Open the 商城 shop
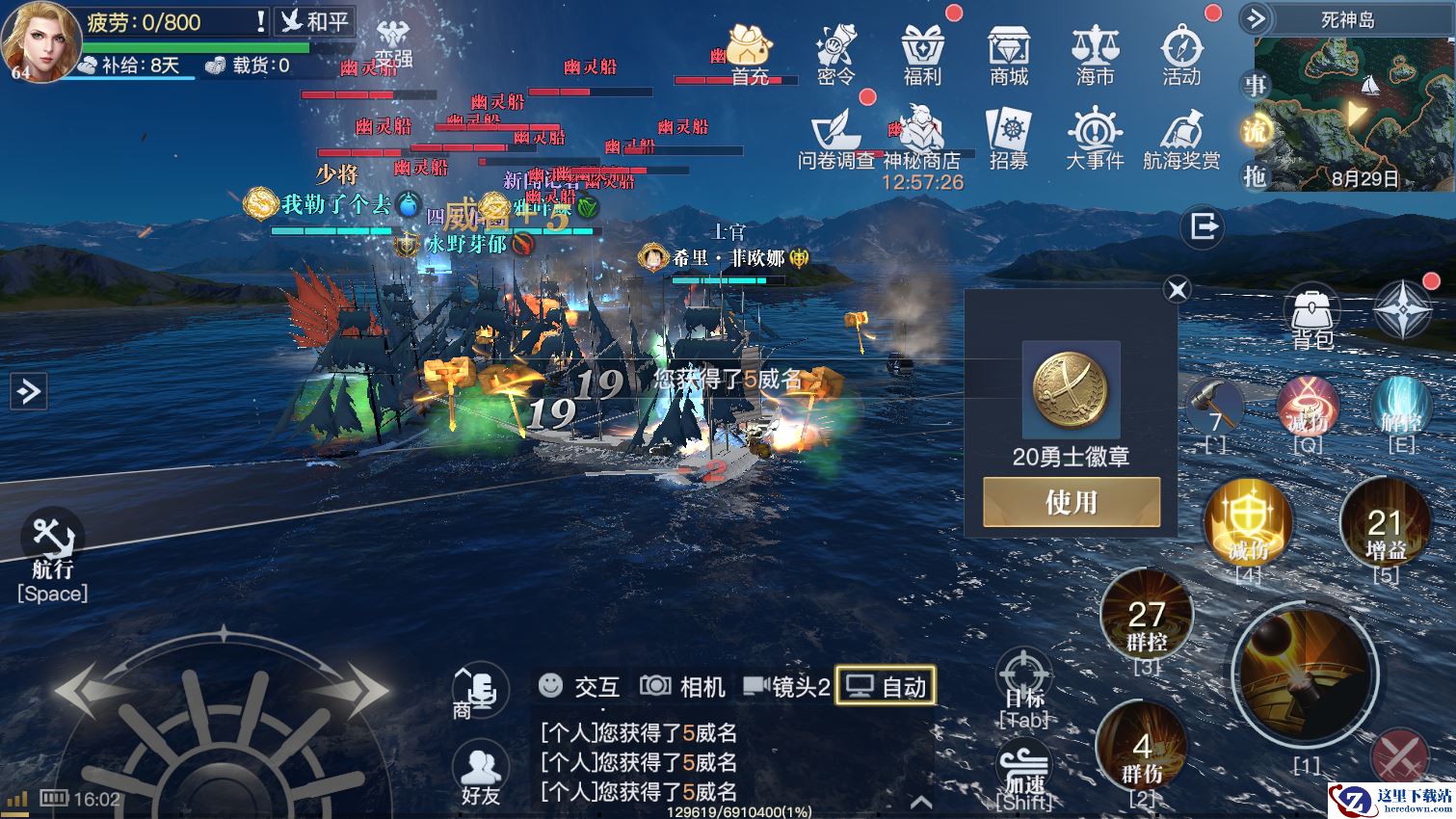 [x=1009, y=54]
